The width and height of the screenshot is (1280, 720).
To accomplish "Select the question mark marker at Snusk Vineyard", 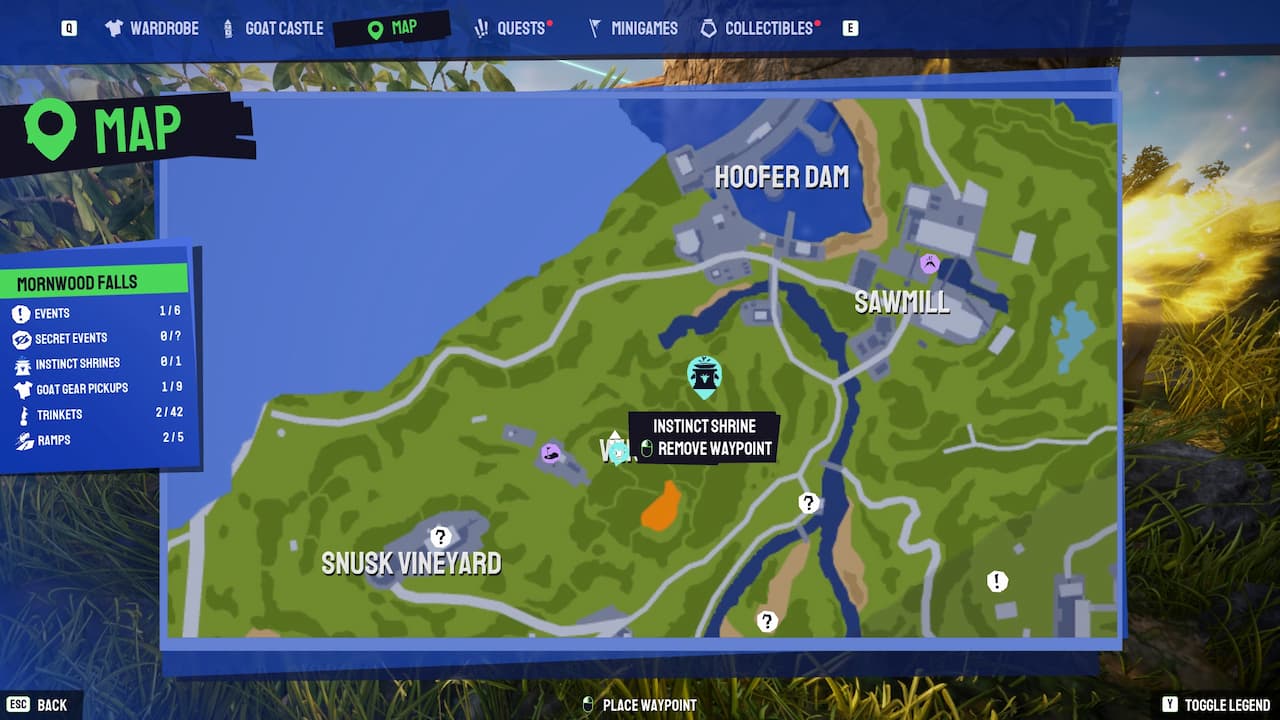I will click(440, 537).
